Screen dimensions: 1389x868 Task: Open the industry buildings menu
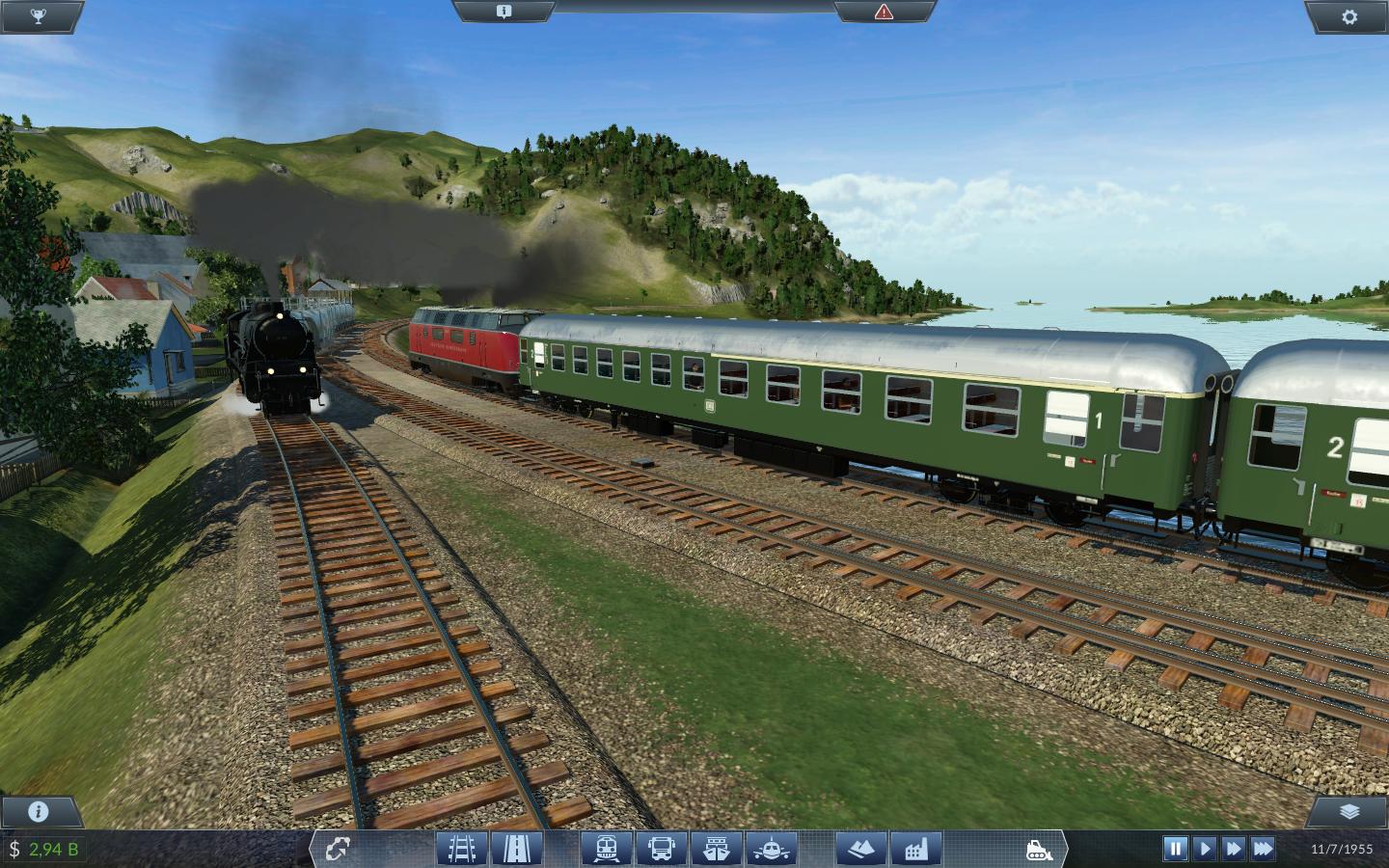coord(915,849)
